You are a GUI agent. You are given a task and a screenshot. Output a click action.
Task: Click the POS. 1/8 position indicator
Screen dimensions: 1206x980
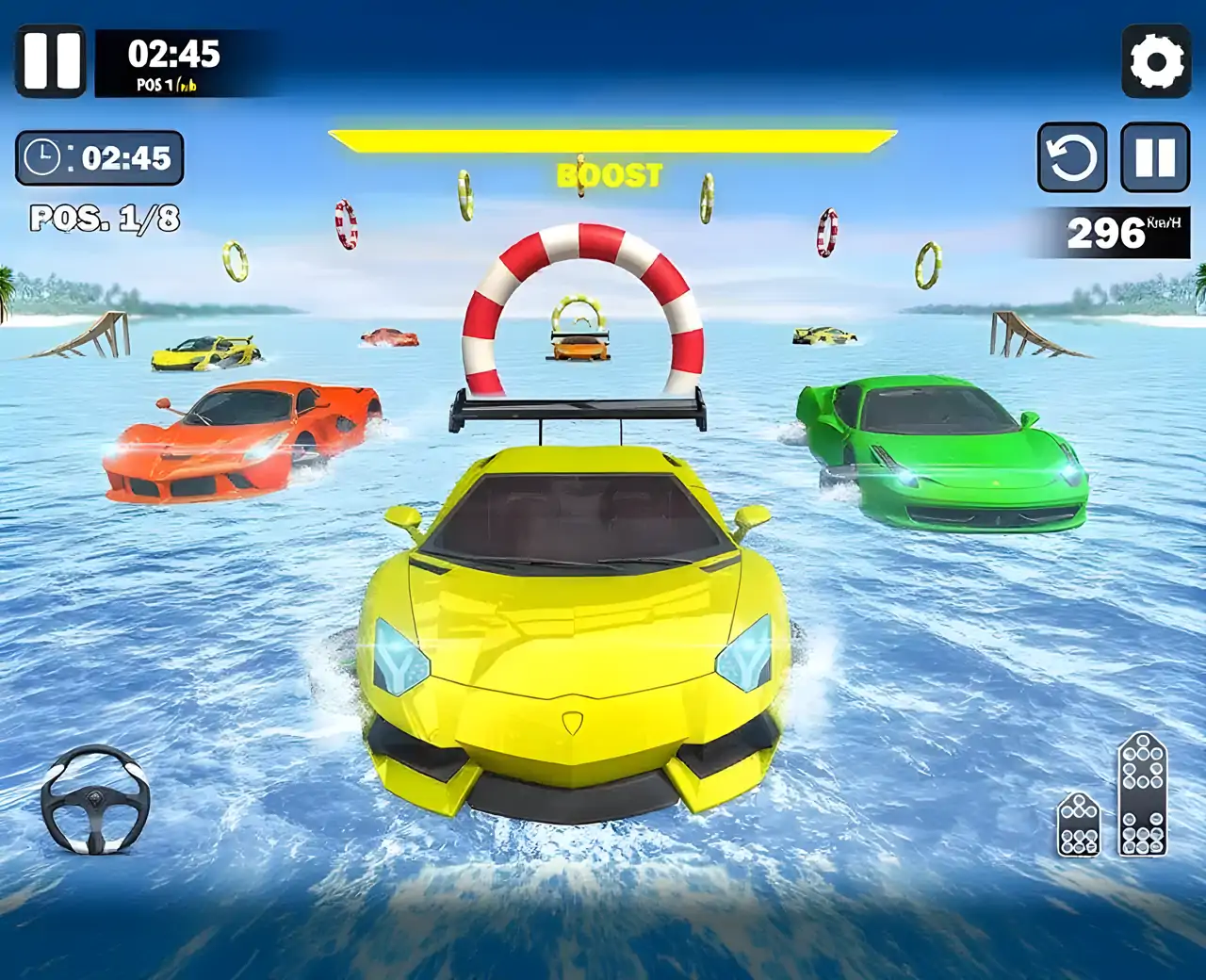tap(106, 218)
